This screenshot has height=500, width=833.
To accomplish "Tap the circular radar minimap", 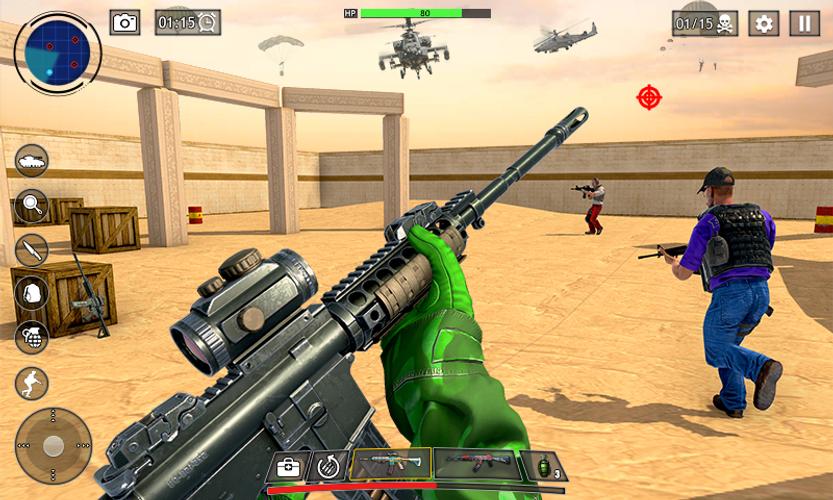I will pyautogui.click(x=58, y=51).
